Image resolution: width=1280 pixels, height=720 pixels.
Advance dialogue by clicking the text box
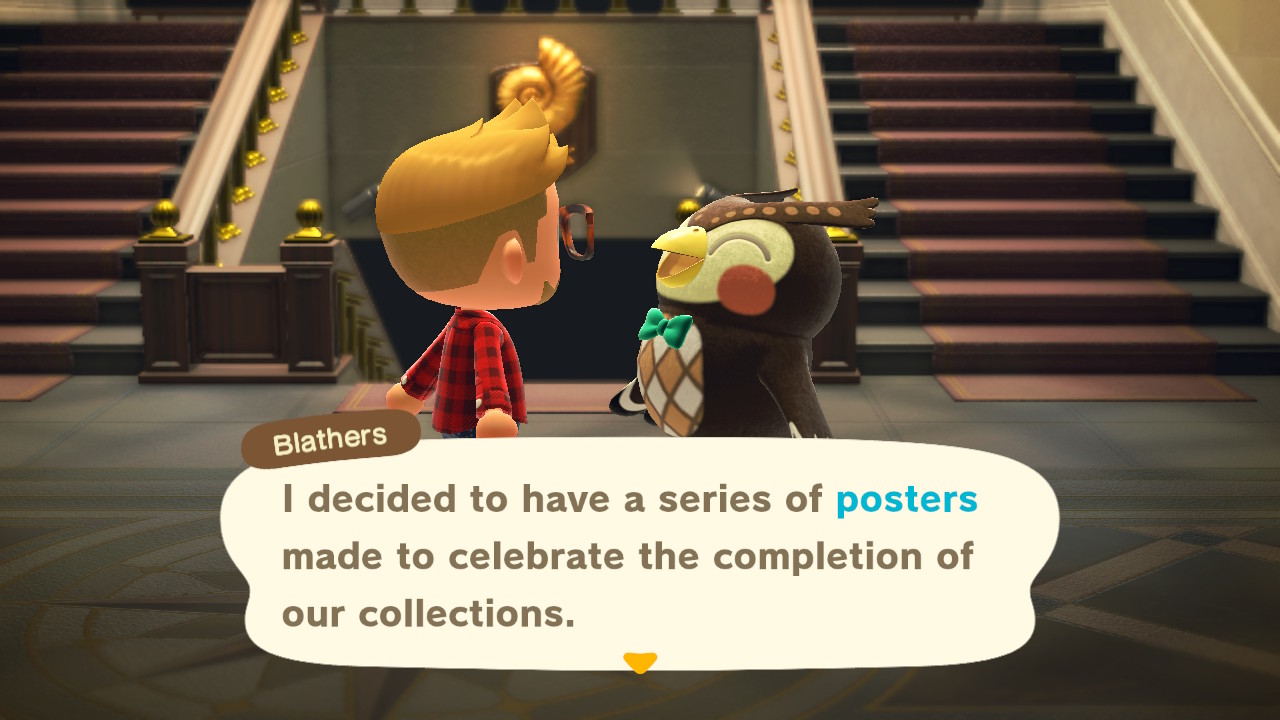639,557
